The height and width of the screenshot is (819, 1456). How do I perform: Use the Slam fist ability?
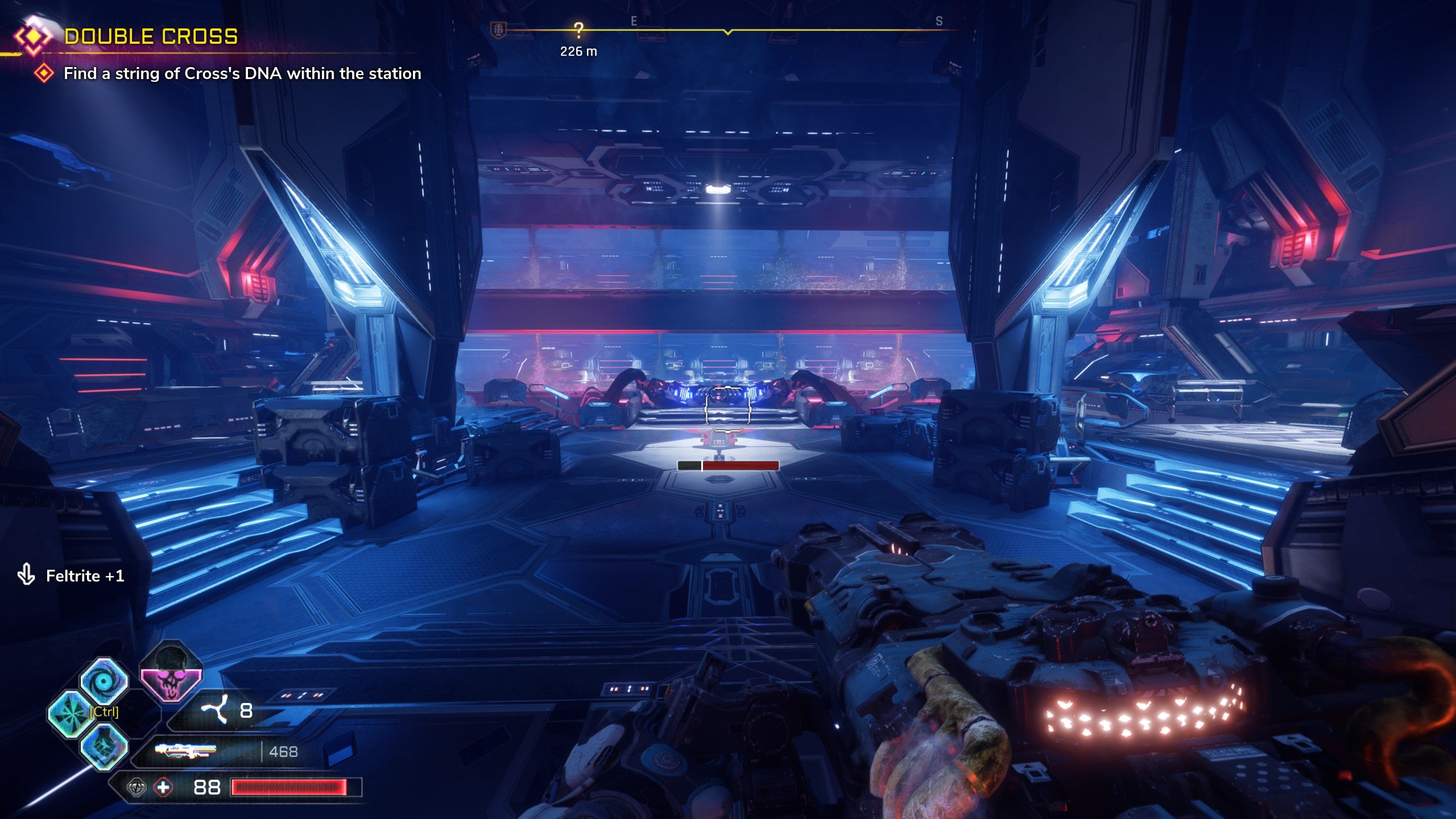[104, 746]
